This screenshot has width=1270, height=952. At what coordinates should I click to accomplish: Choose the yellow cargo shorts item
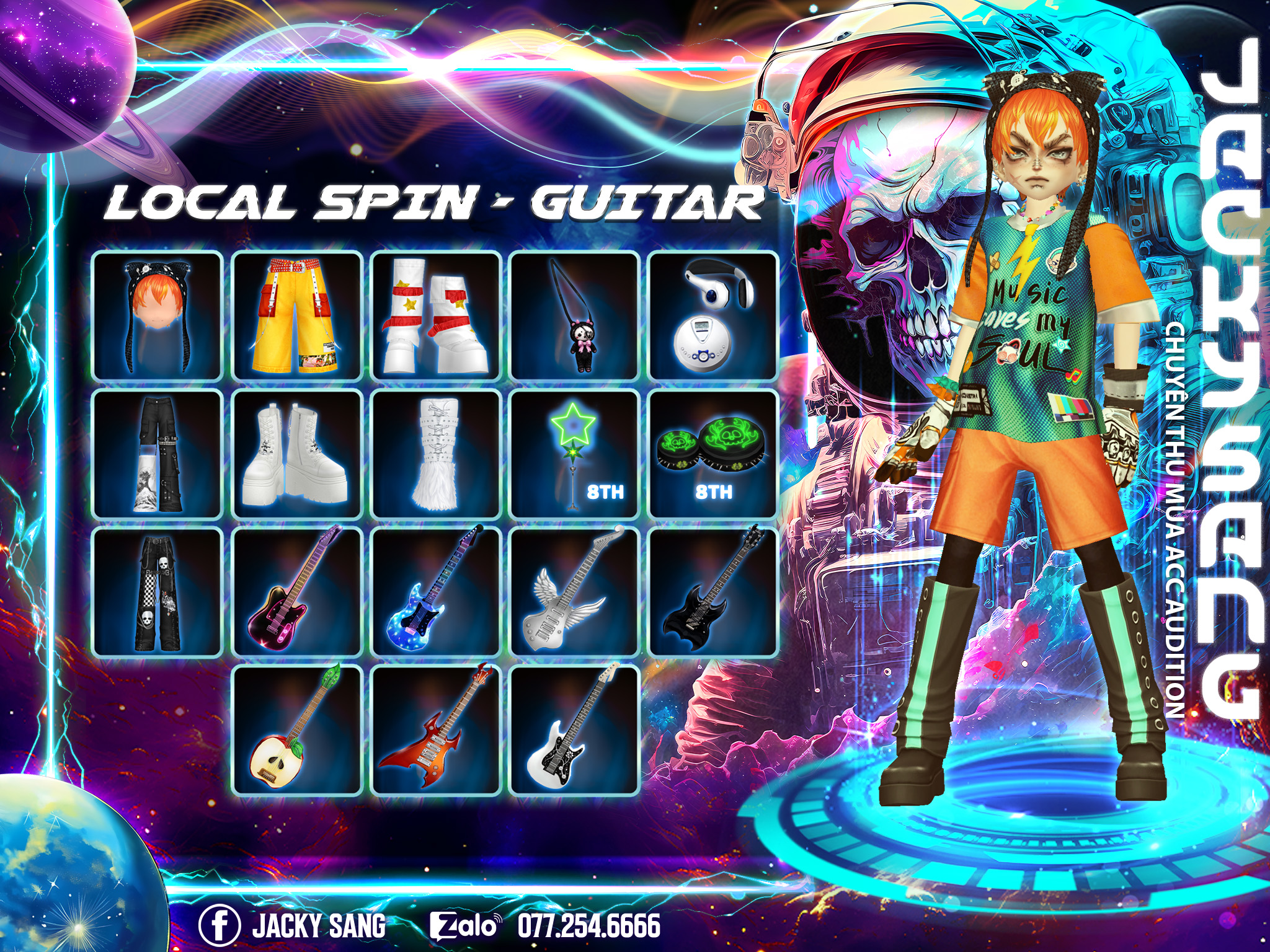coord(297,315)
